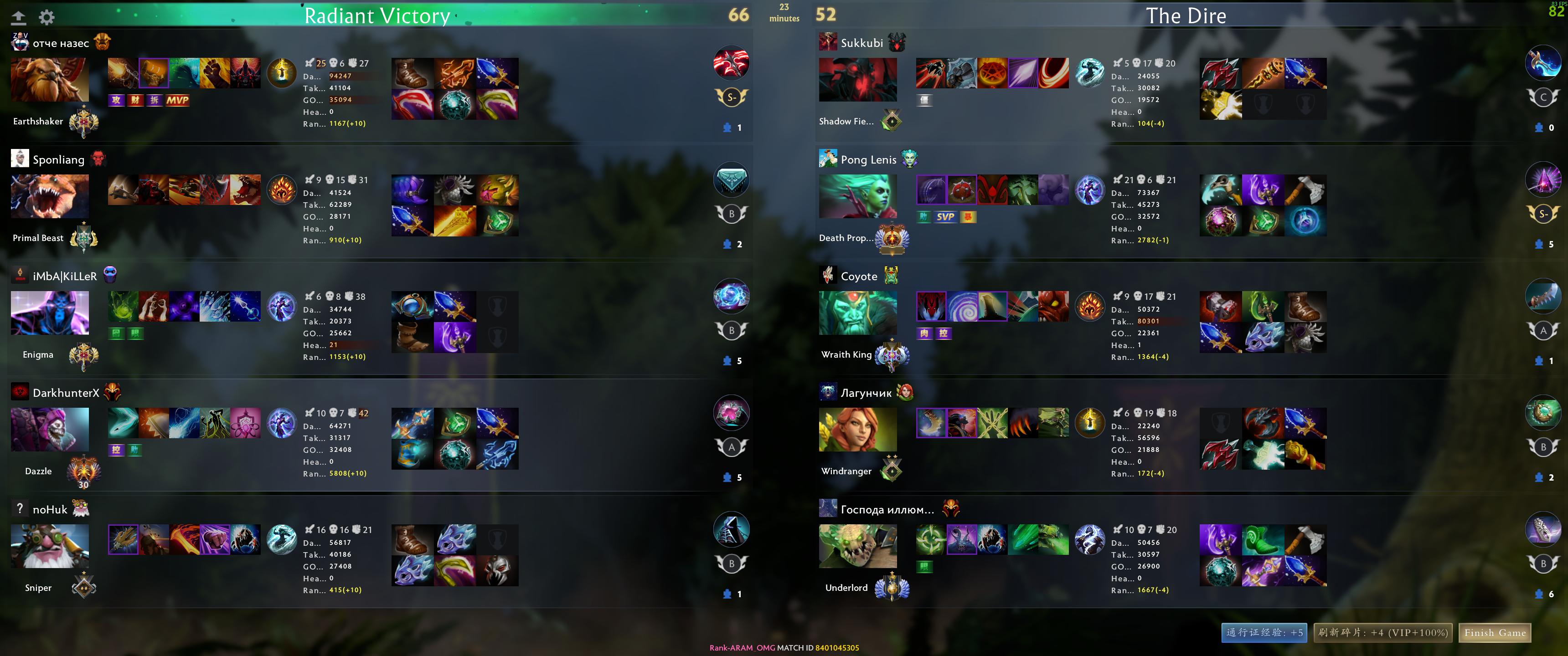Click the Windranger hero portrait
Viewport: 1568px width, 656px height.
(x=858, y=429)
